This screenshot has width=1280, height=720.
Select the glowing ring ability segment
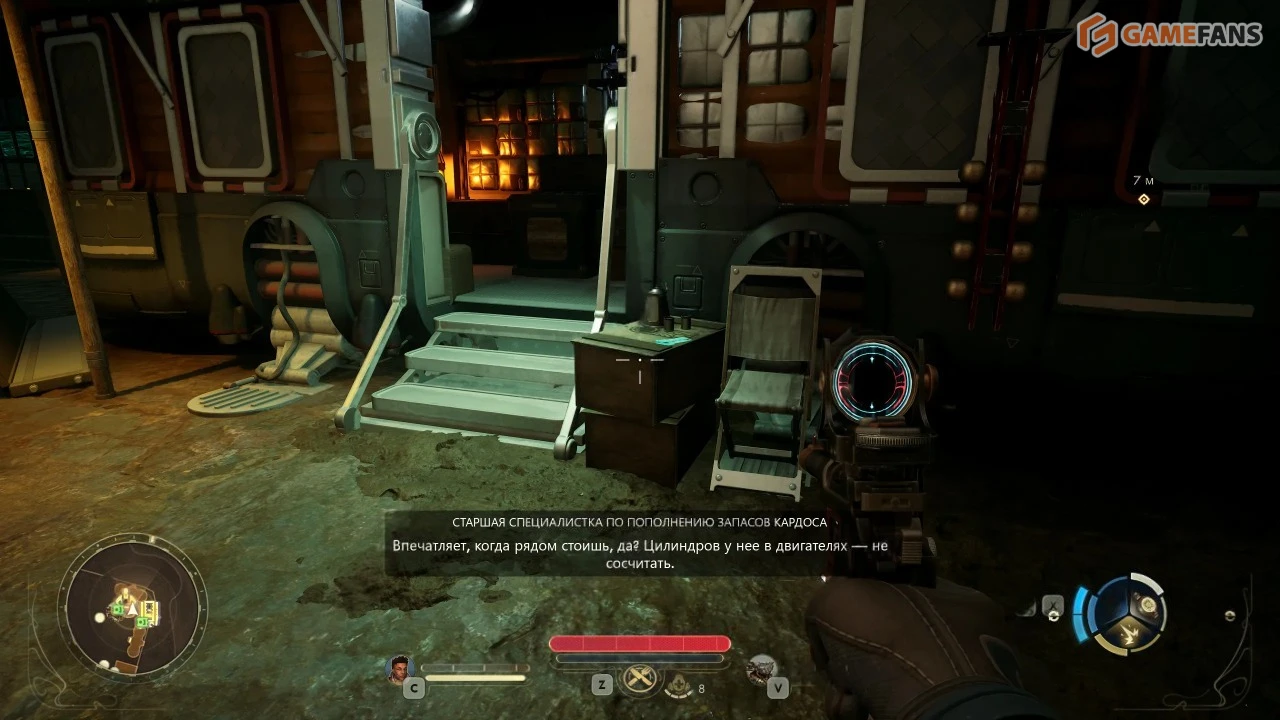click(1148, 606)
